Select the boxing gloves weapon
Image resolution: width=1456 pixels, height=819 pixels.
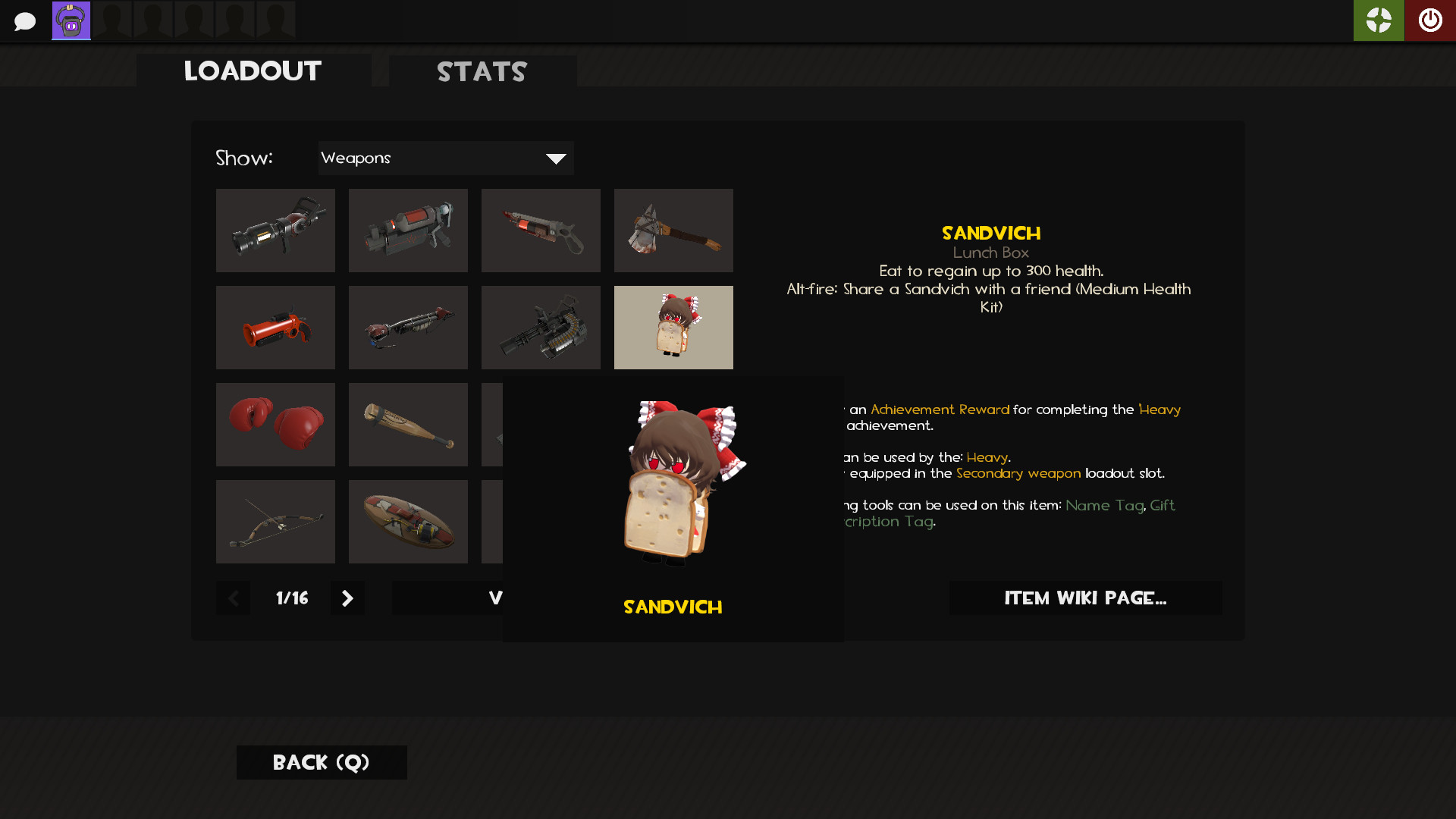tap(275, 424)
